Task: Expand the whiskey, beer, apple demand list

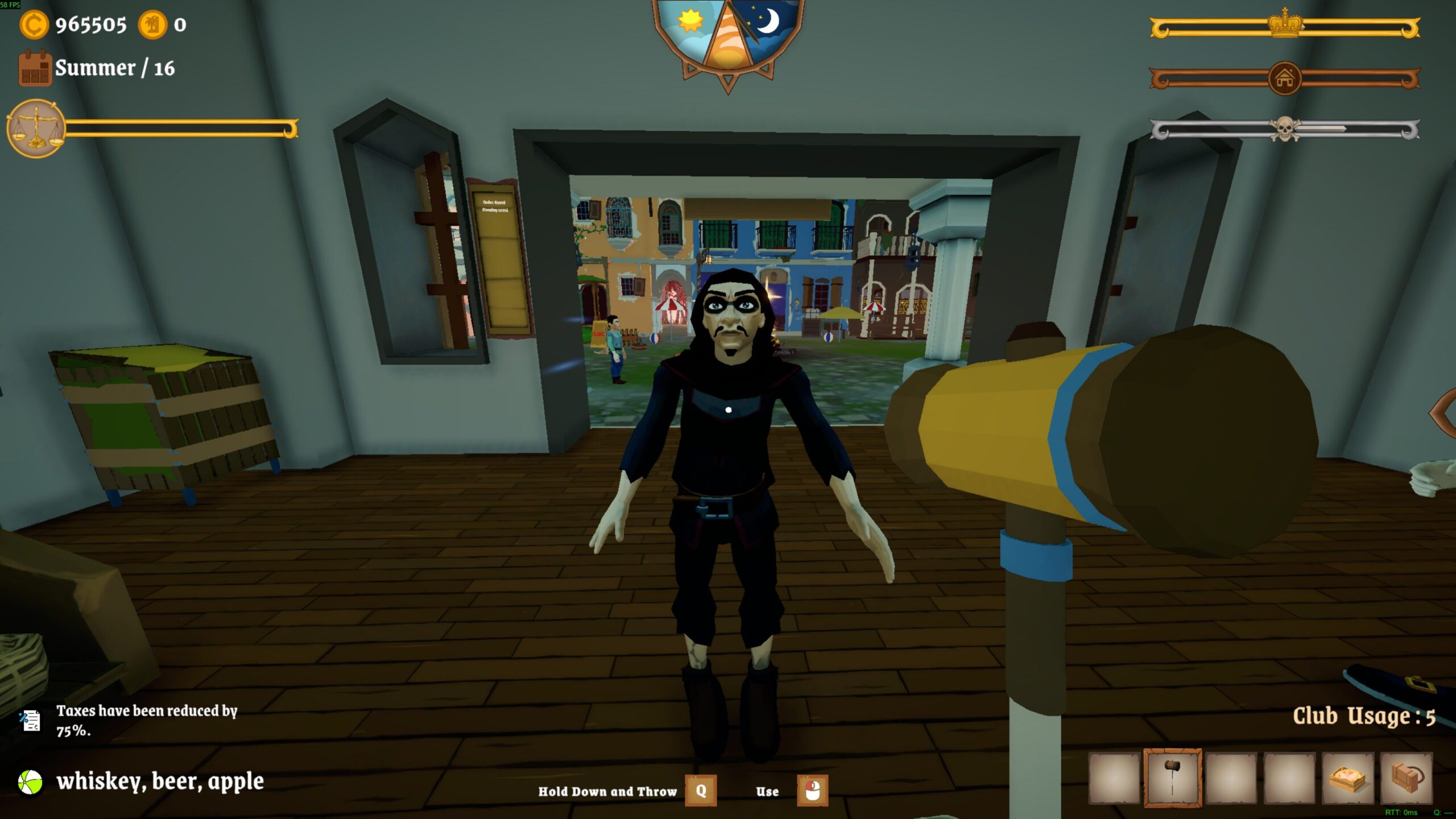Action: [162, 782]
